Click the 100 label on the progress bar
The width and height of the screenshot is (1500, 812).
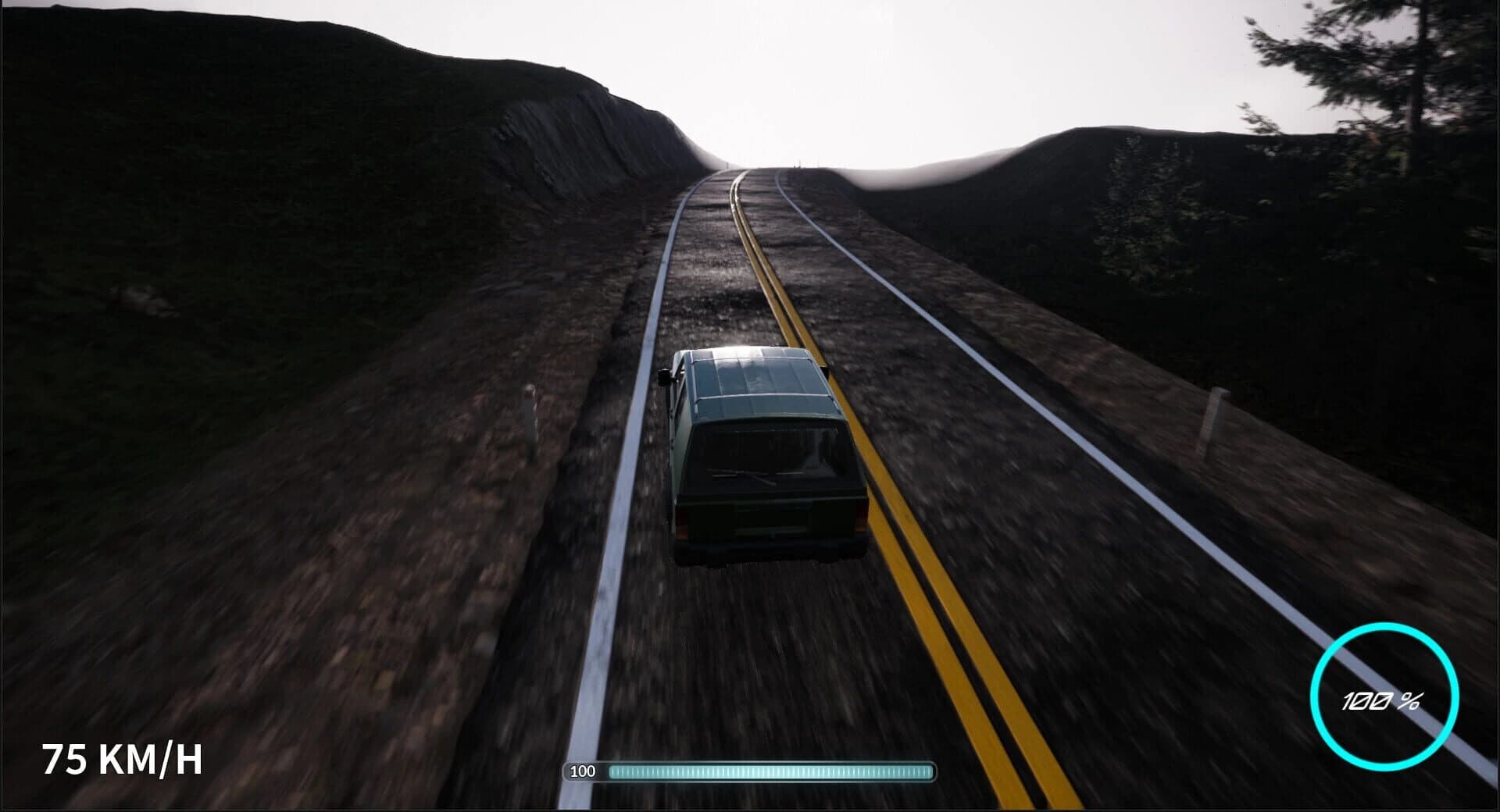584,771
